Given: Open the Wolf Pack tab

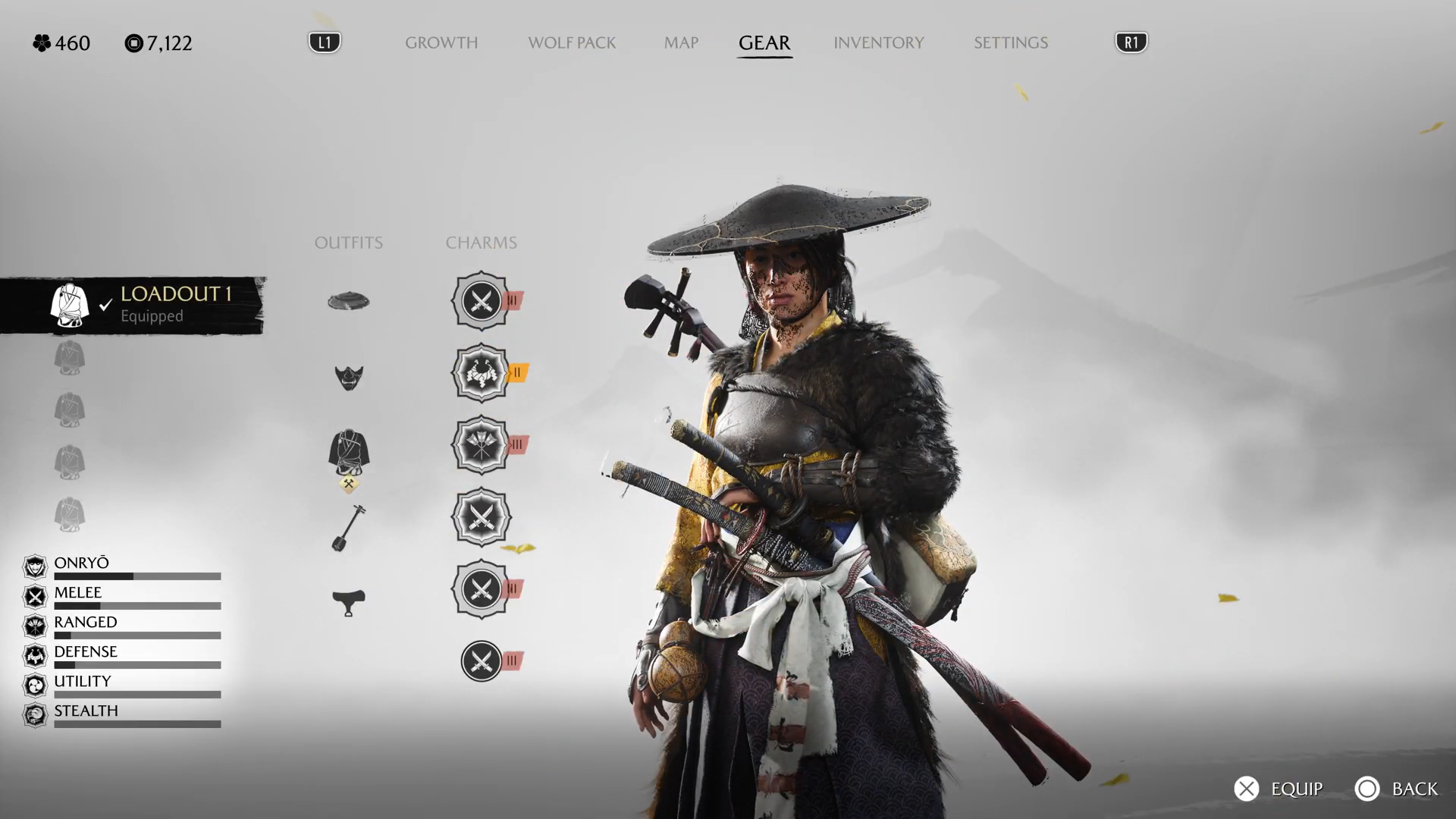Looking at the screenshot, I should pyautogui.click(x=572, y=42).
